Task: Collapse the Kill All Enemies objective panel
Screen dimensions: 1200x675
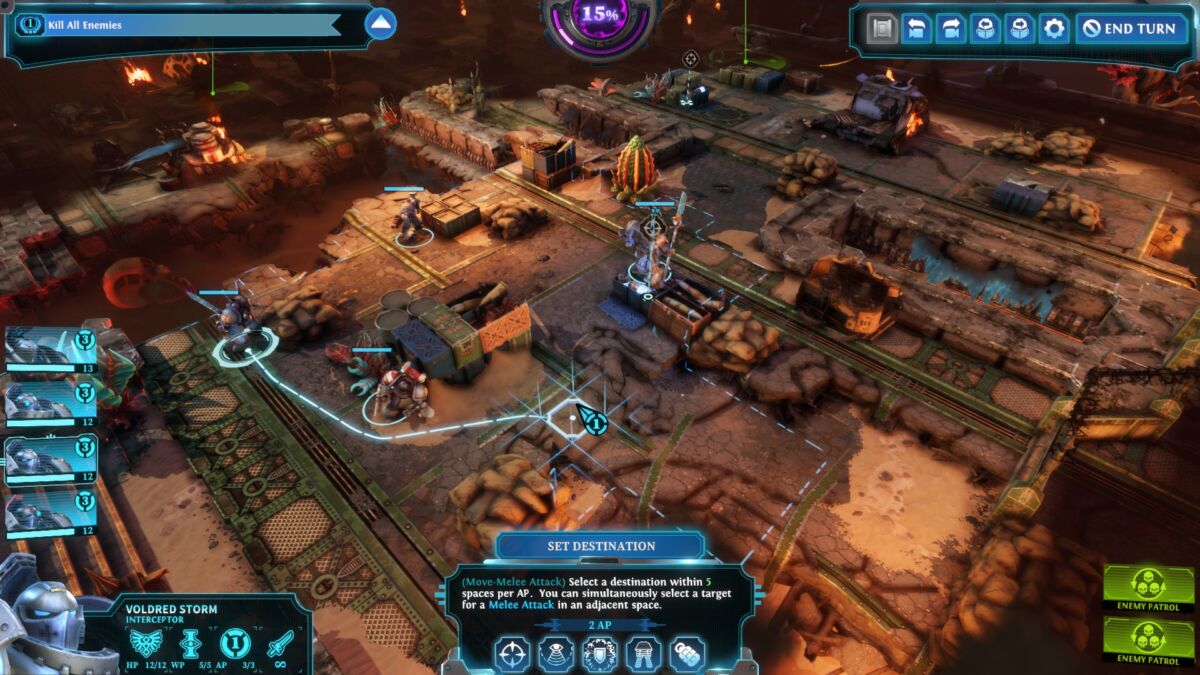Action: click(380, 24)
